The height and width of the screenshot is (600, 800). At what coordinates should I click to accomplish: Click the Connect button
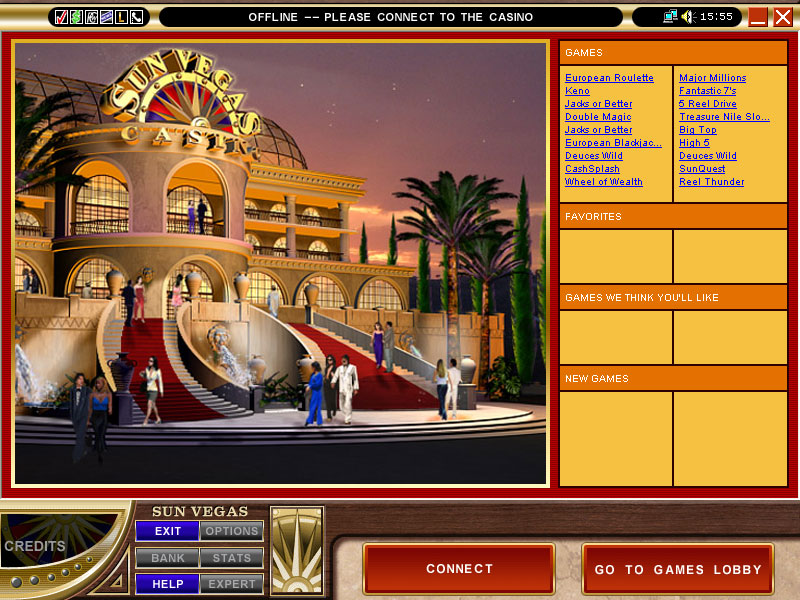[x=459, y=569]
